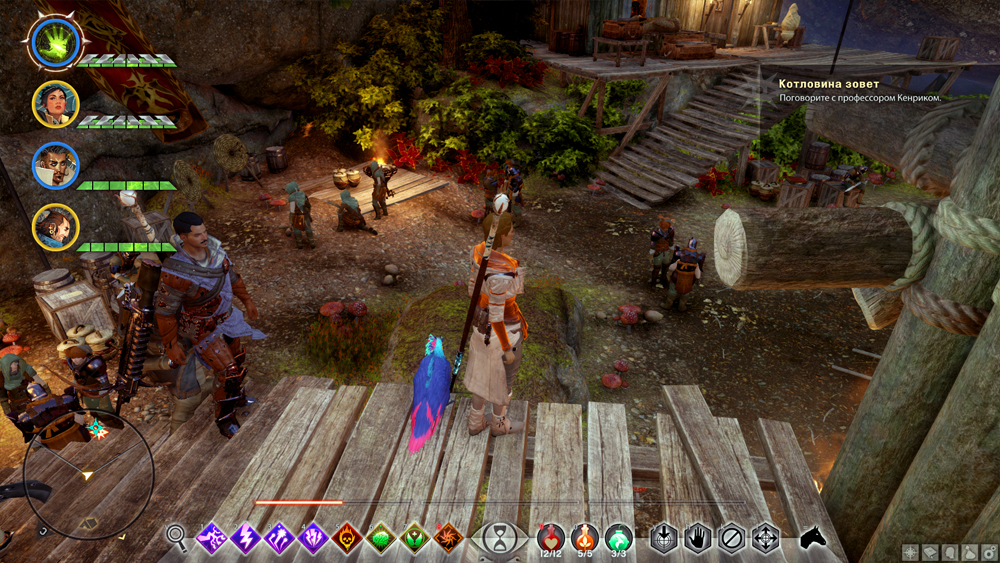The image size is (1000, 563).
Task: Issue the open-hand hold position command
Action: click(697, 538)
